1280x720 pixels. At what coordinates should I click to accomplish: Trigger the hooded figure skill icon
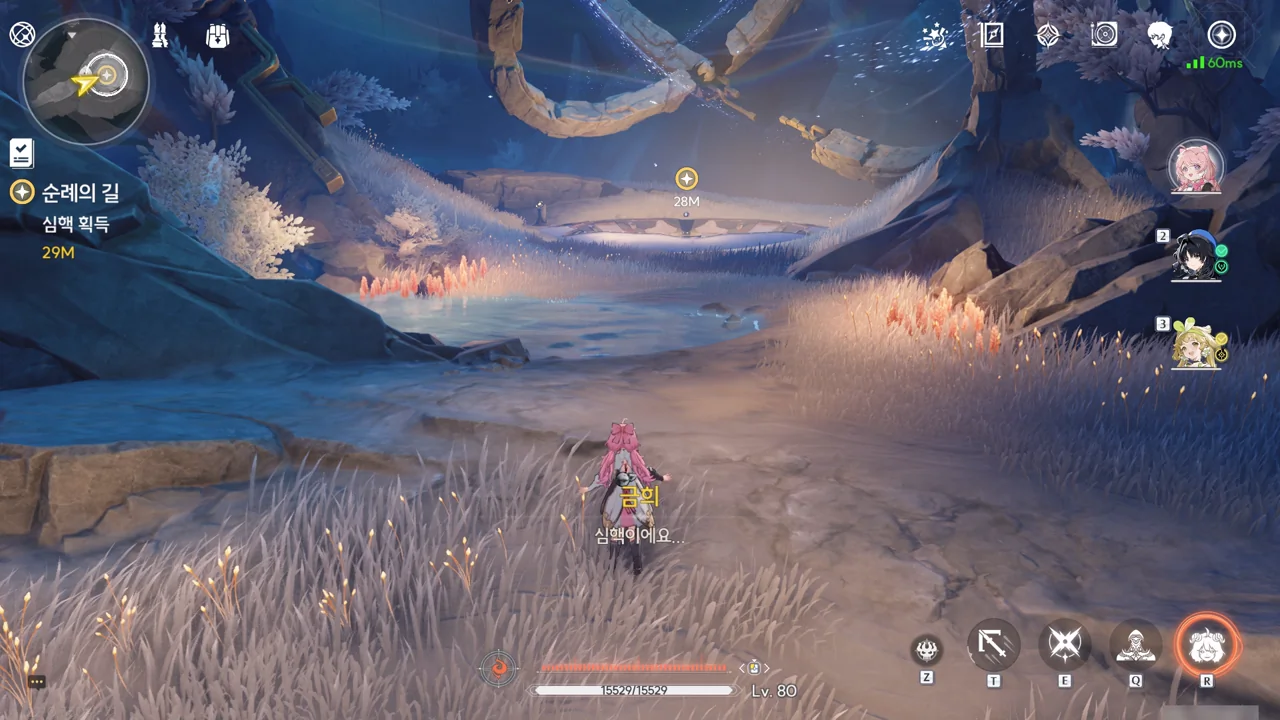(1136, 645)
